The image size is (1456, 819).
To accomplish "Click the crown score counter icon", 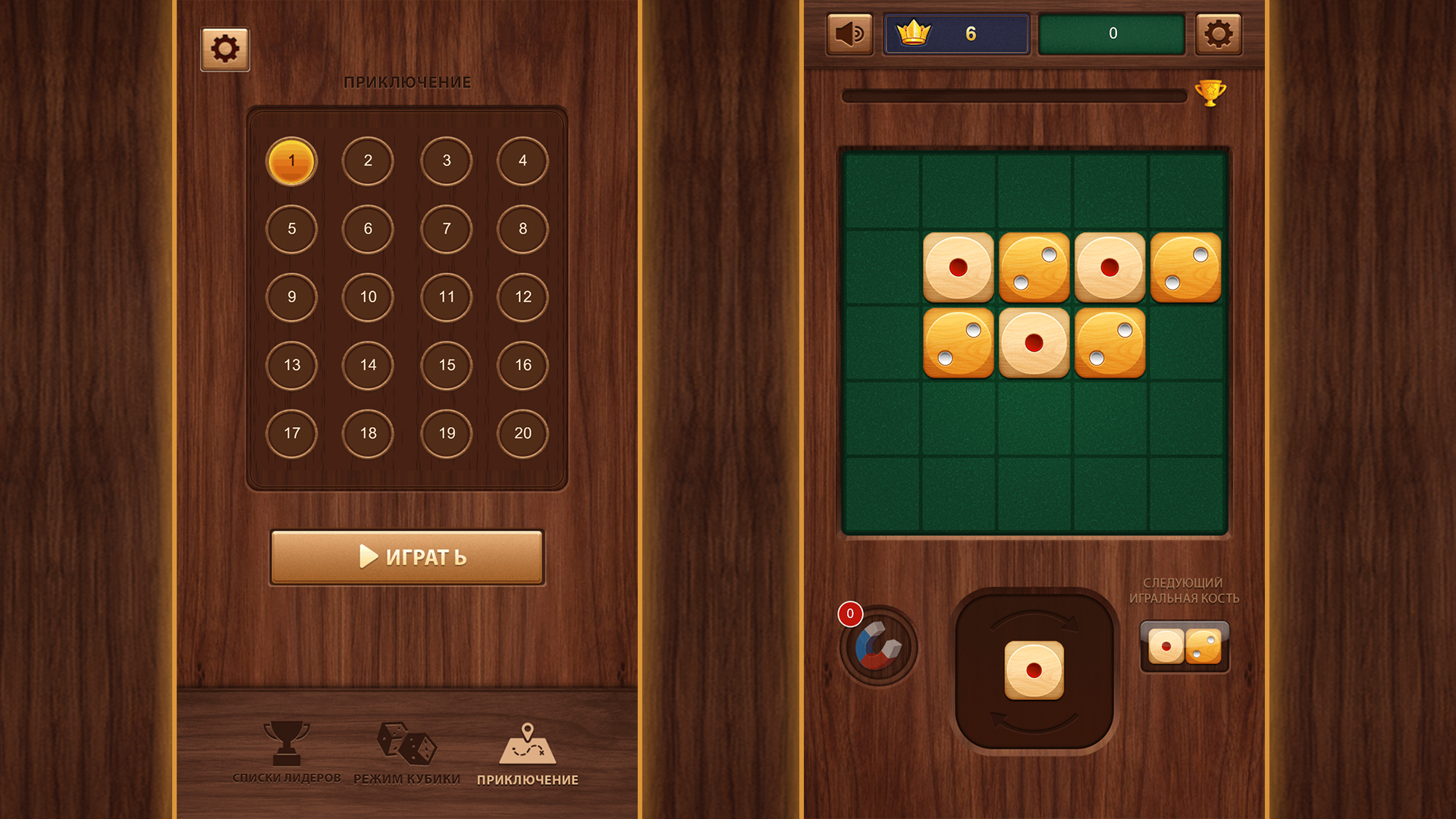I will pyautogui.click(x=914, y=31).
